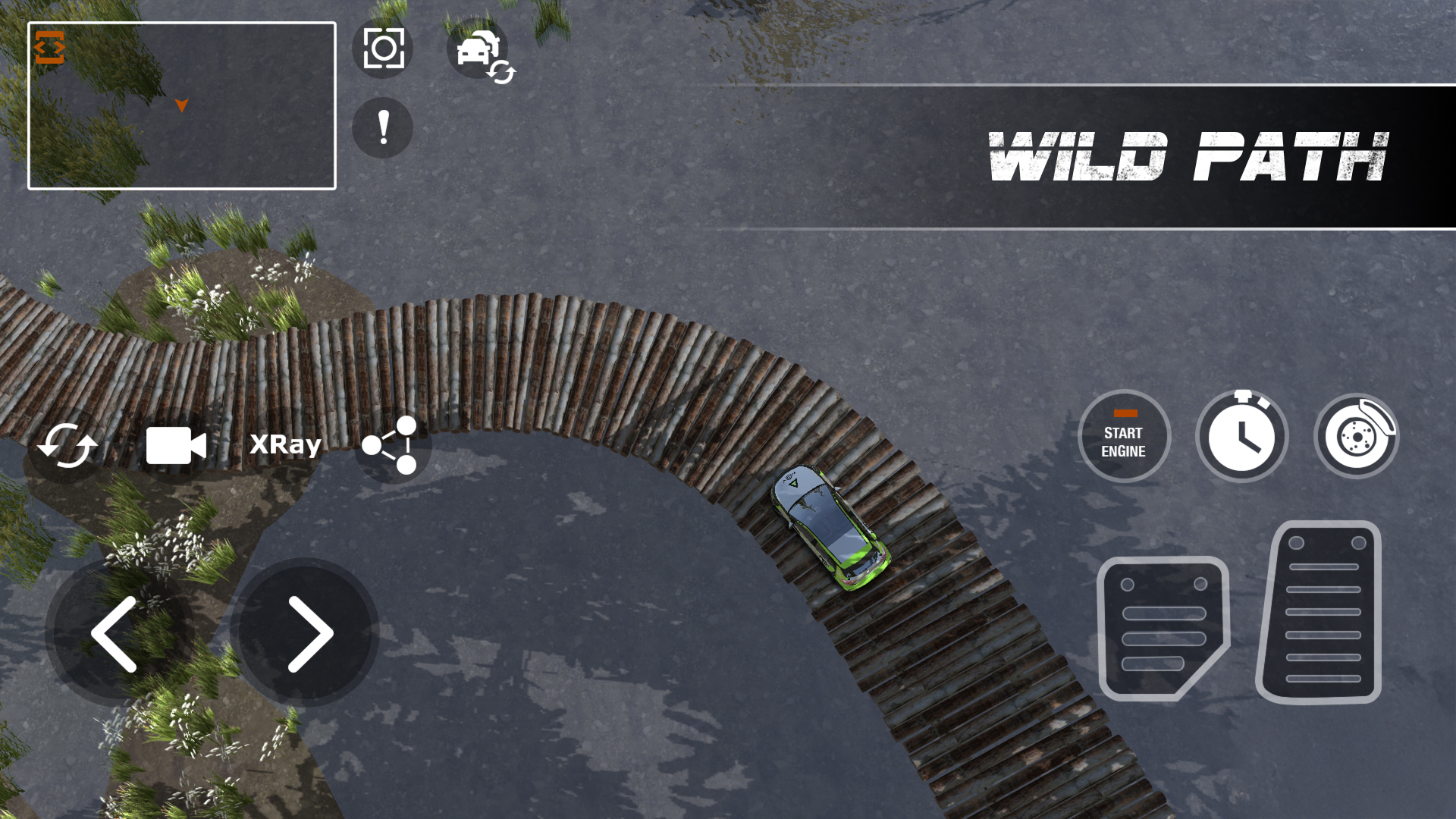This screenshot has height=819, width=1456.
Task: Engage the brake disc handbrake icon
Action: coord(1357,436)
